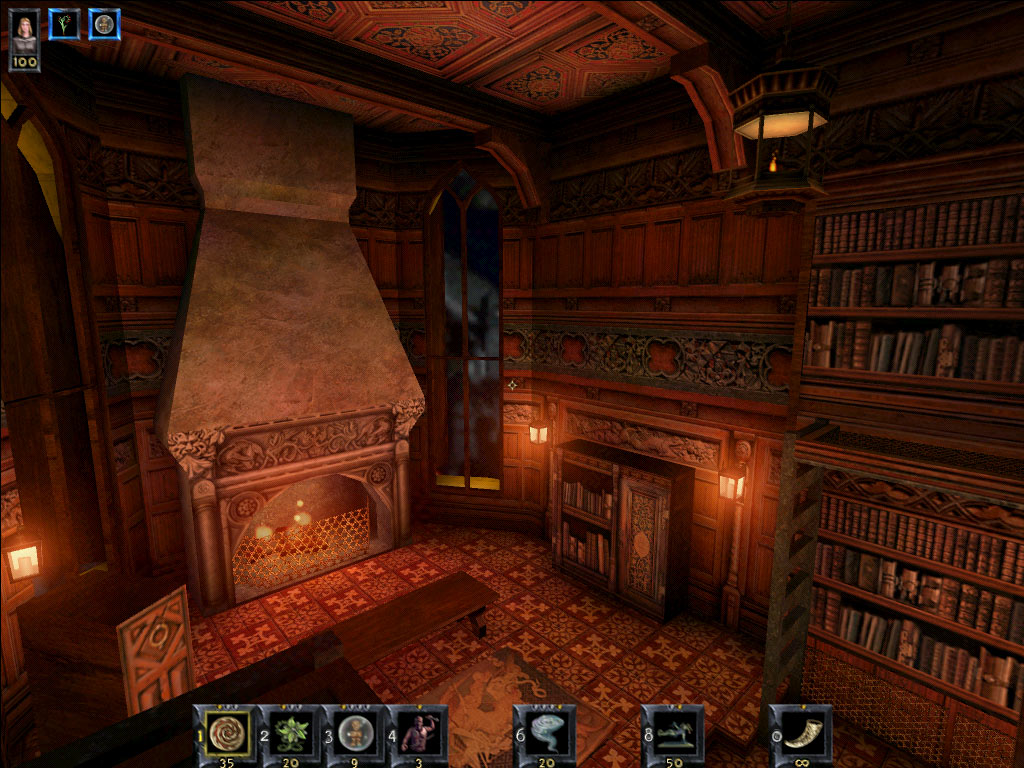This screenshot has width=1024, height=768.
Task: Click the blonde character portrait
Action: pos(25,30)
